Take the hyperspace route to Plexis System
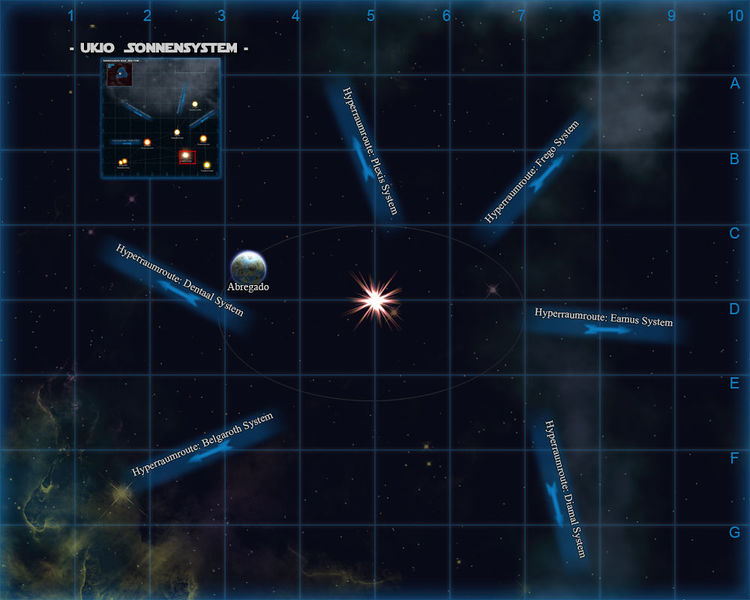Viewport: 750px width, 600px height. pyautogui.click(x=364, y=152)
